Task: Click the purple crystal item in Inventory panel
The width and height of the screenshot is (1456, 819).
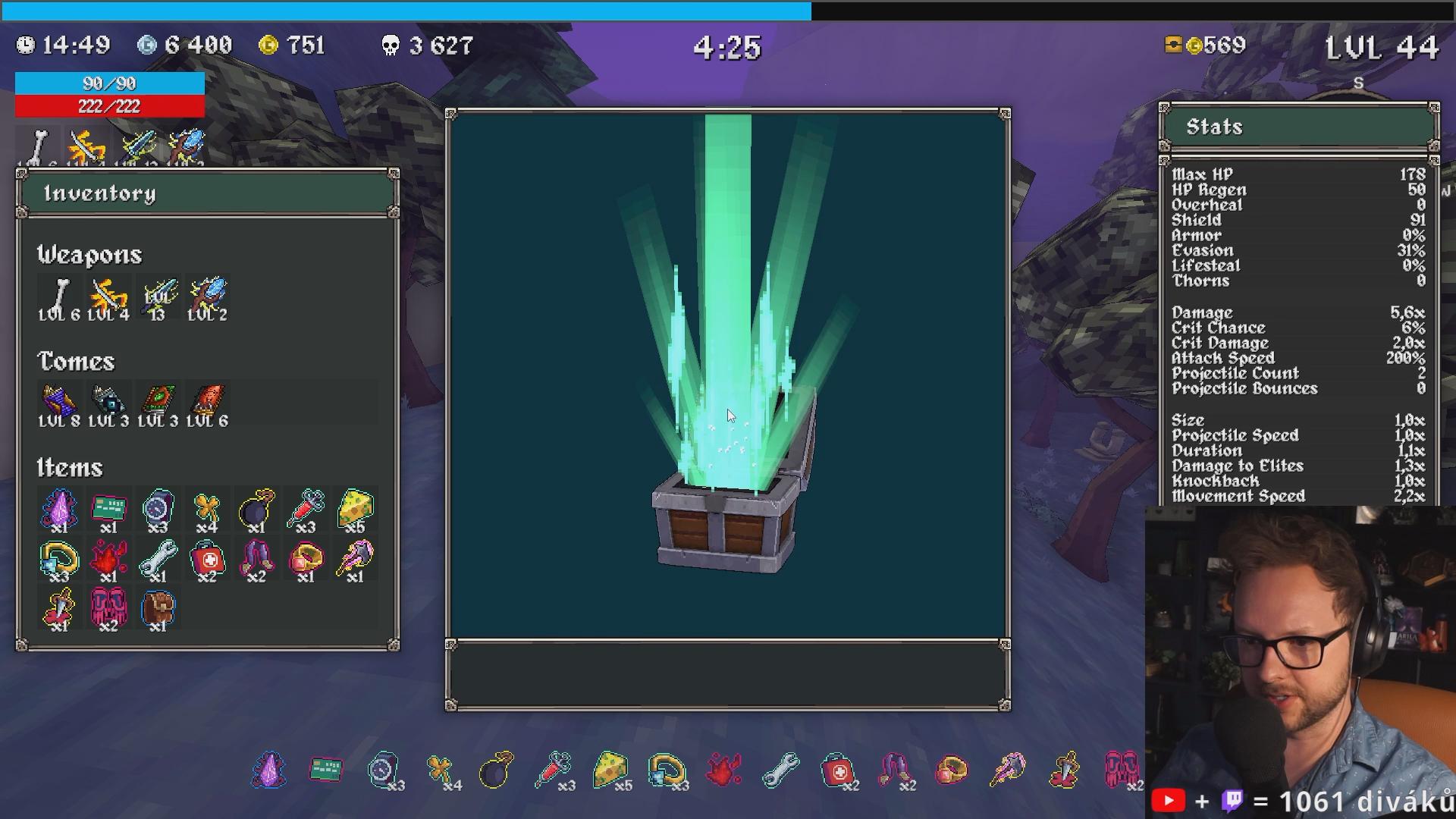Action: pos(59,508)
